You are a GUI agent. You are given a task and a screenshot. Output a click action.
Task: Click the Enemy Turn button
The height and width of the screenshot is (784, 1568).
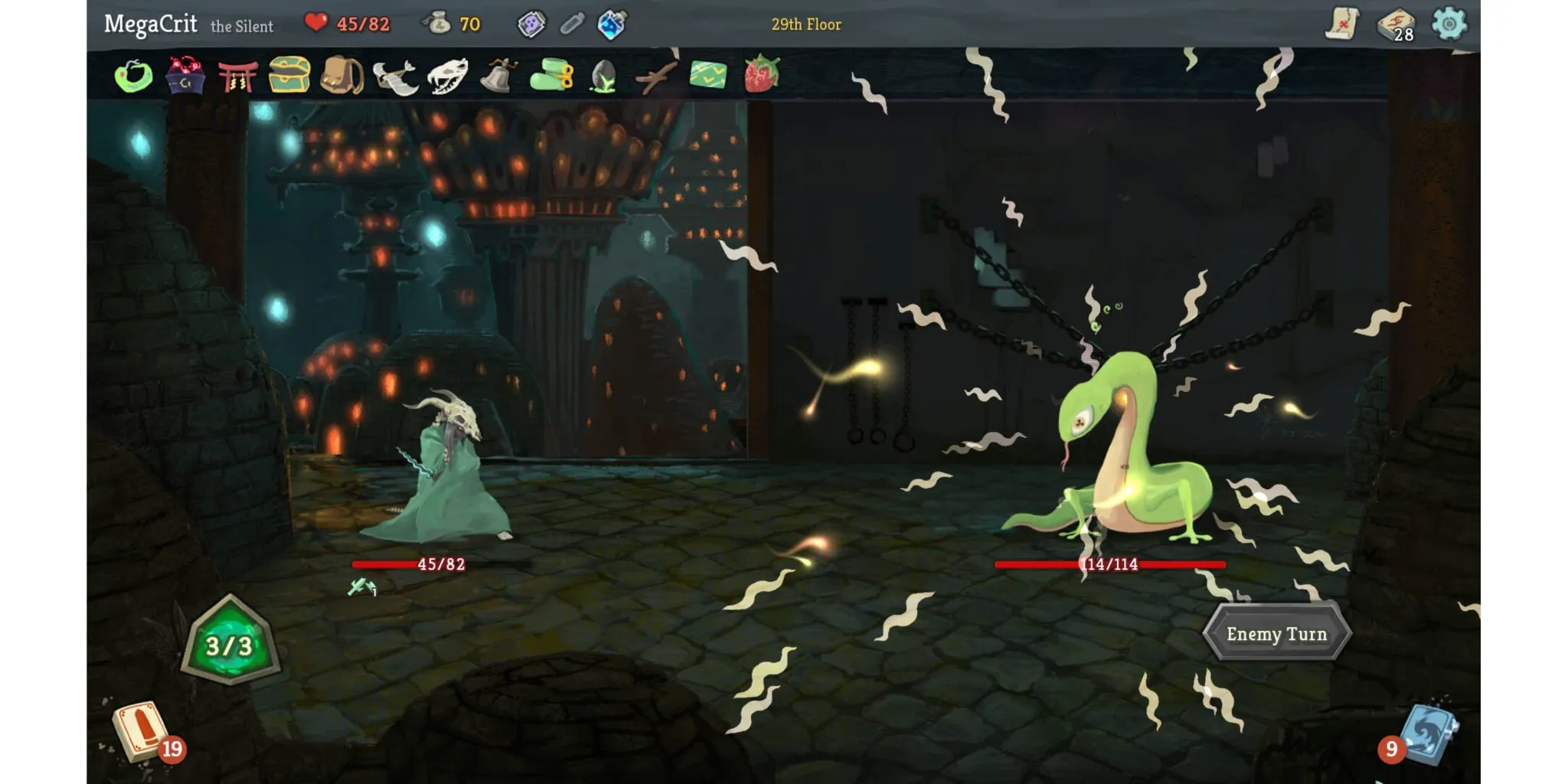click(x=1276, y=633)
